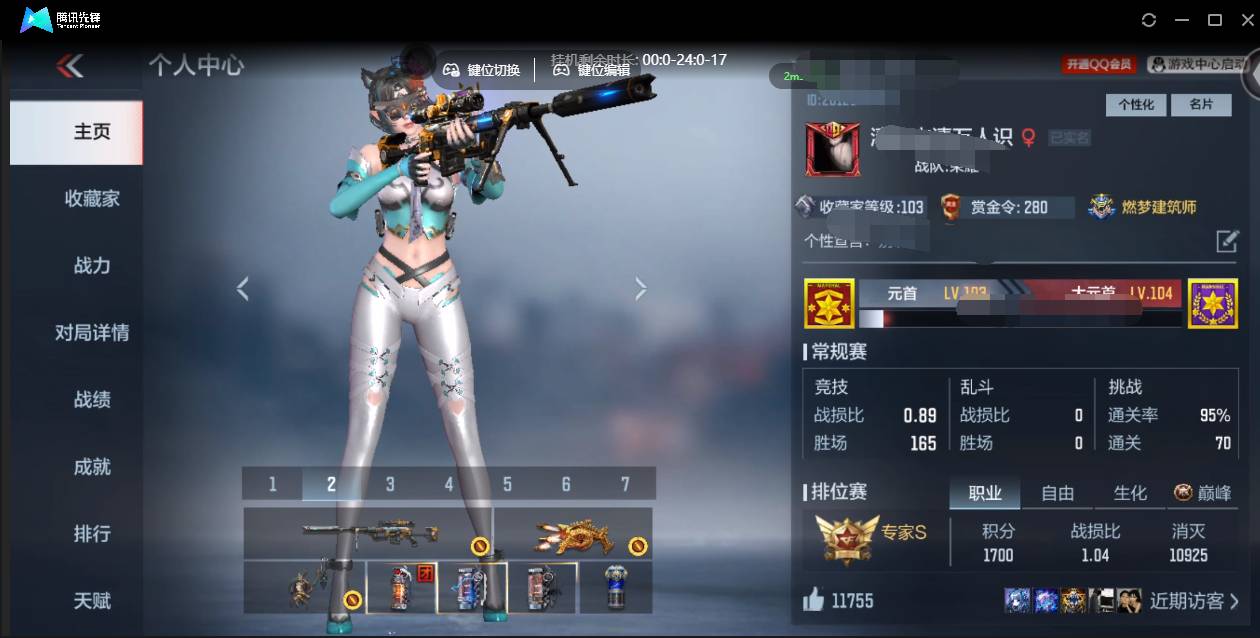Viewport: 1260px width, 638px height.
Task: Select the 战力 menu entry
Action: 92,266
